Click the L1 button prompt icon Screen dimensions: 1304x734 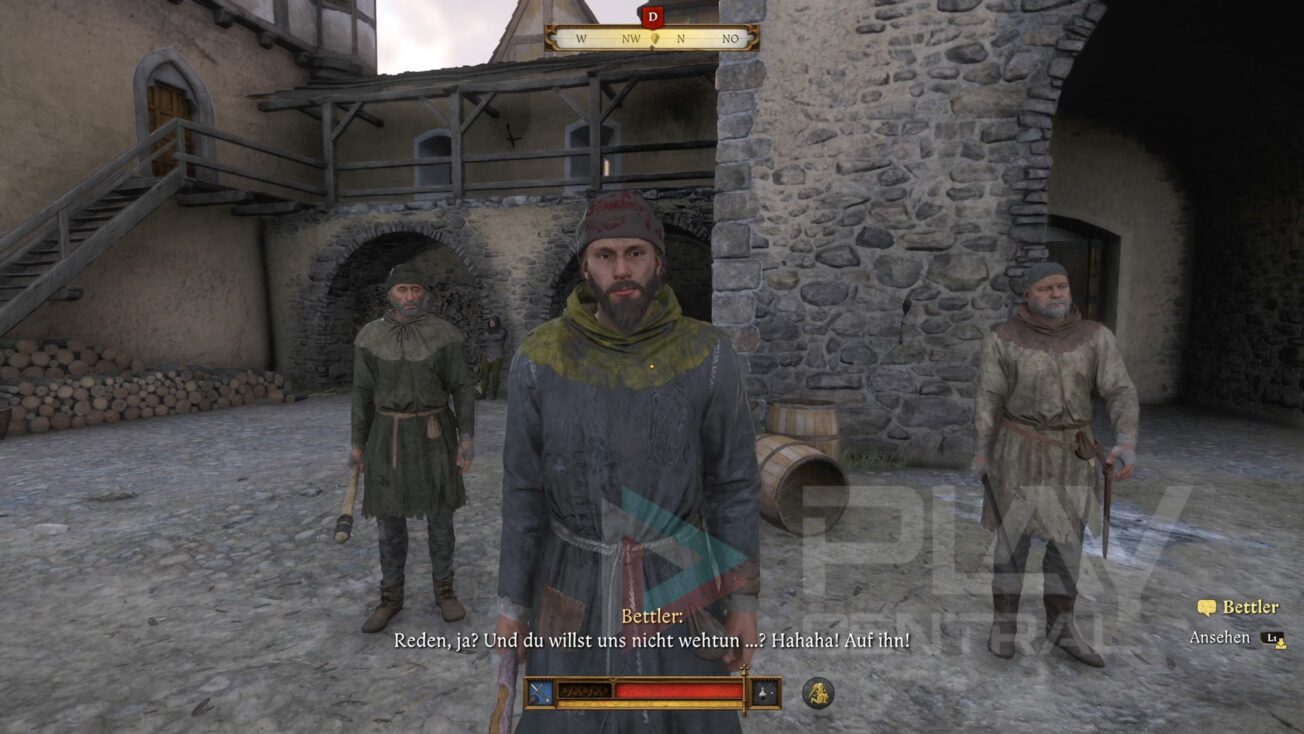(x=1272, y=637)
